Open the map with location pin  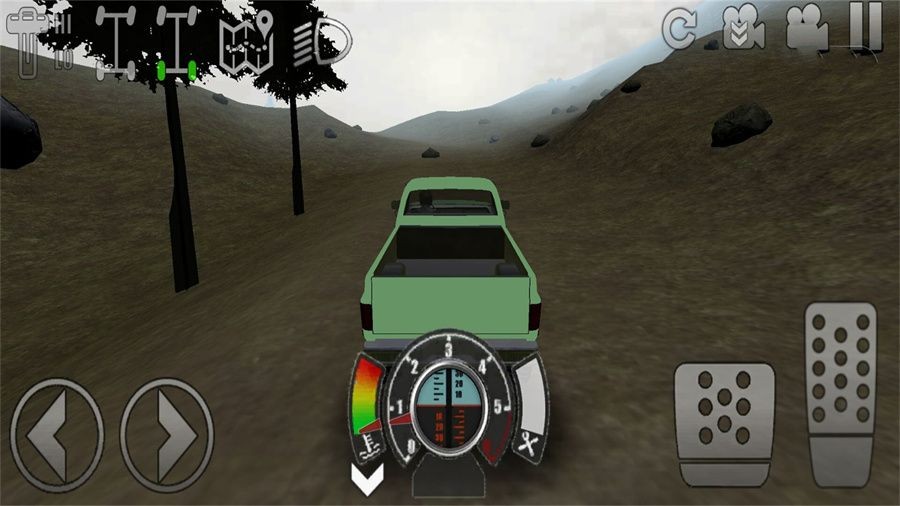[249, 40]
